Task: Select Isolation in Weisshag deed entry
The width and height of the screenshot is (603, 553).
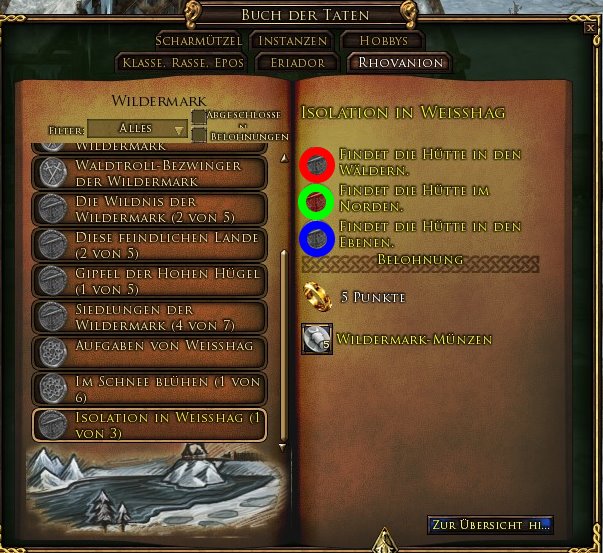Action: coord(150,423)
